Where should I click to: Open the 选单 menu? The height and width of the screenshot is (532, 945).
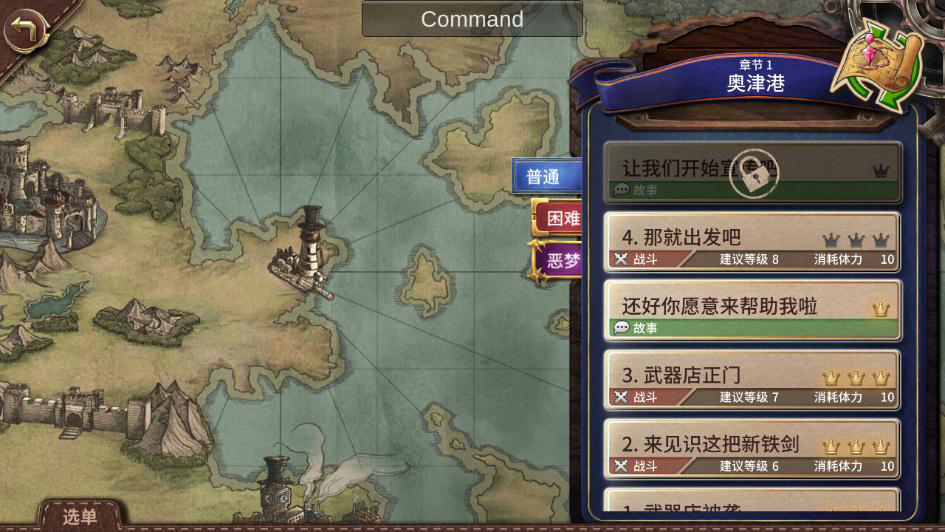click(x=80, y=516)
